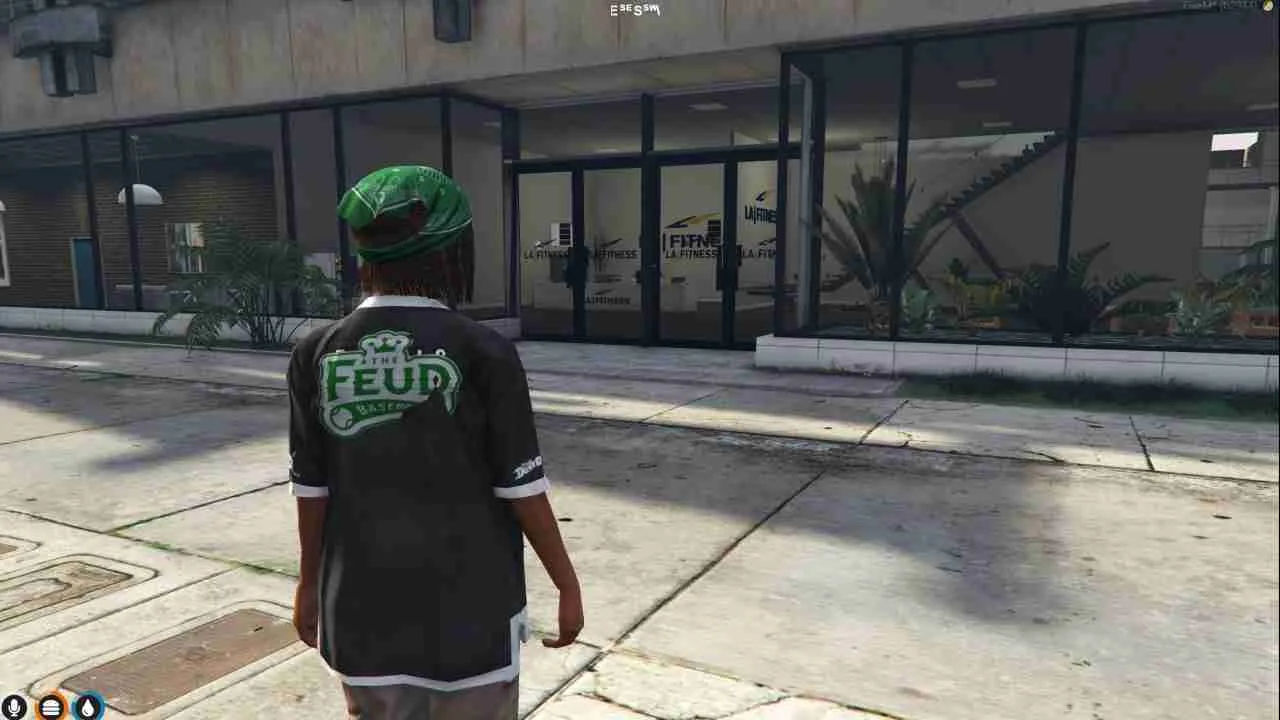
Task: Select the burger hunger icon
Action: click(x=51, y=707)
